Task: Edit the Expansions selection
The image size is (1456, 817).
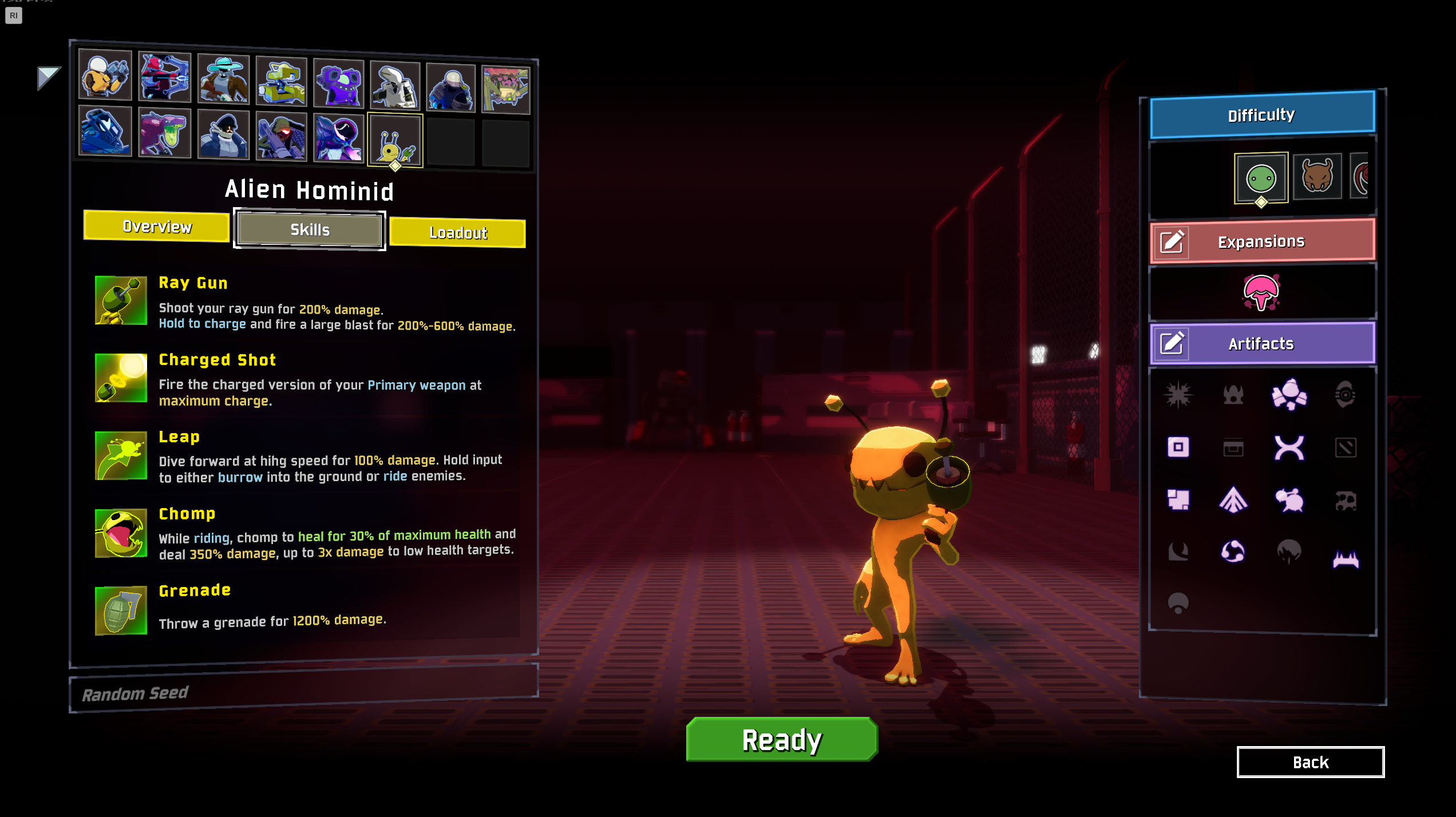Action: (x=1172, y=242)
